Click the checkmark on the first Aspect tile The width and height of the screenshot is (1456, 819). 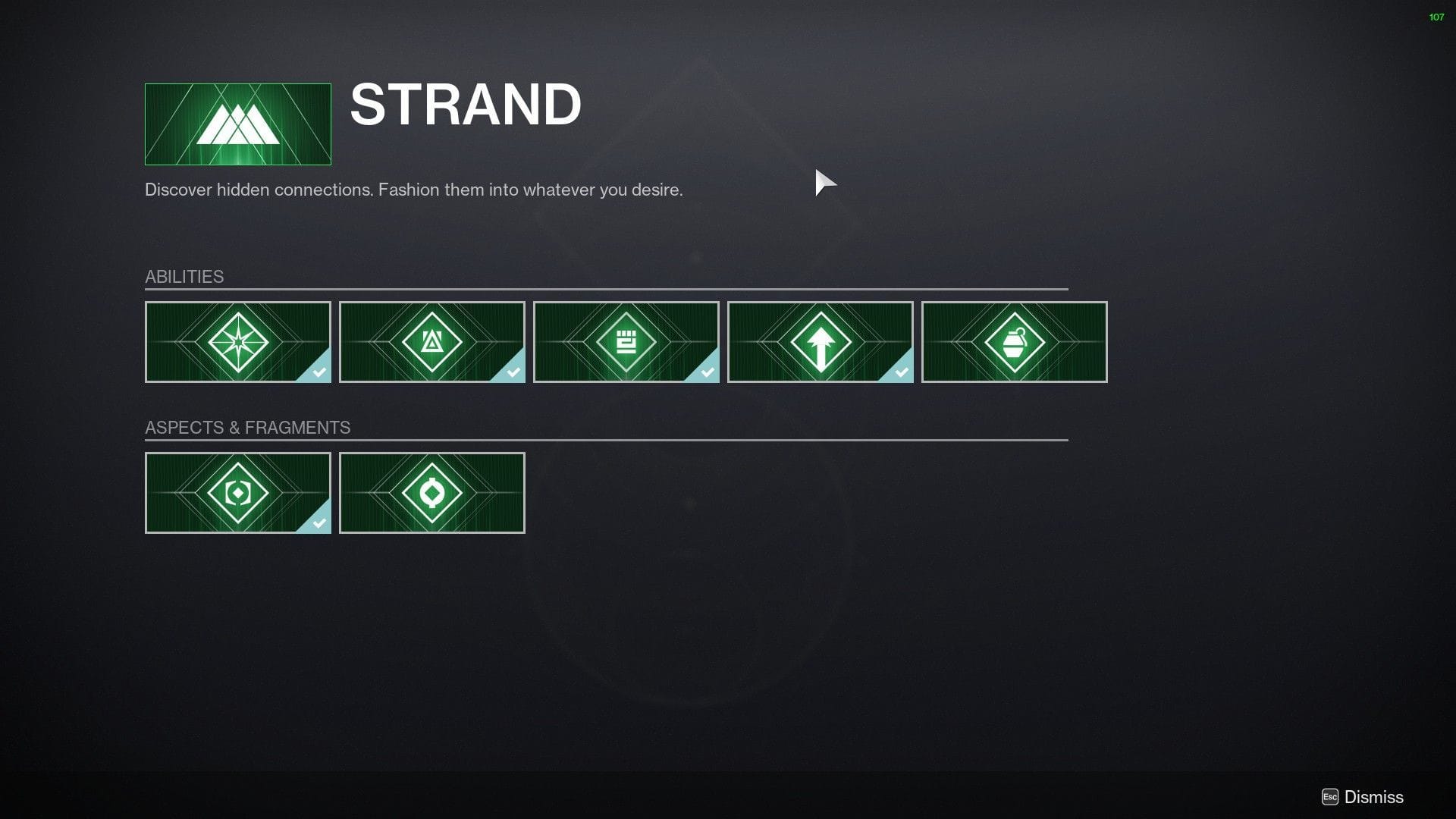click(x=318, y=523)
